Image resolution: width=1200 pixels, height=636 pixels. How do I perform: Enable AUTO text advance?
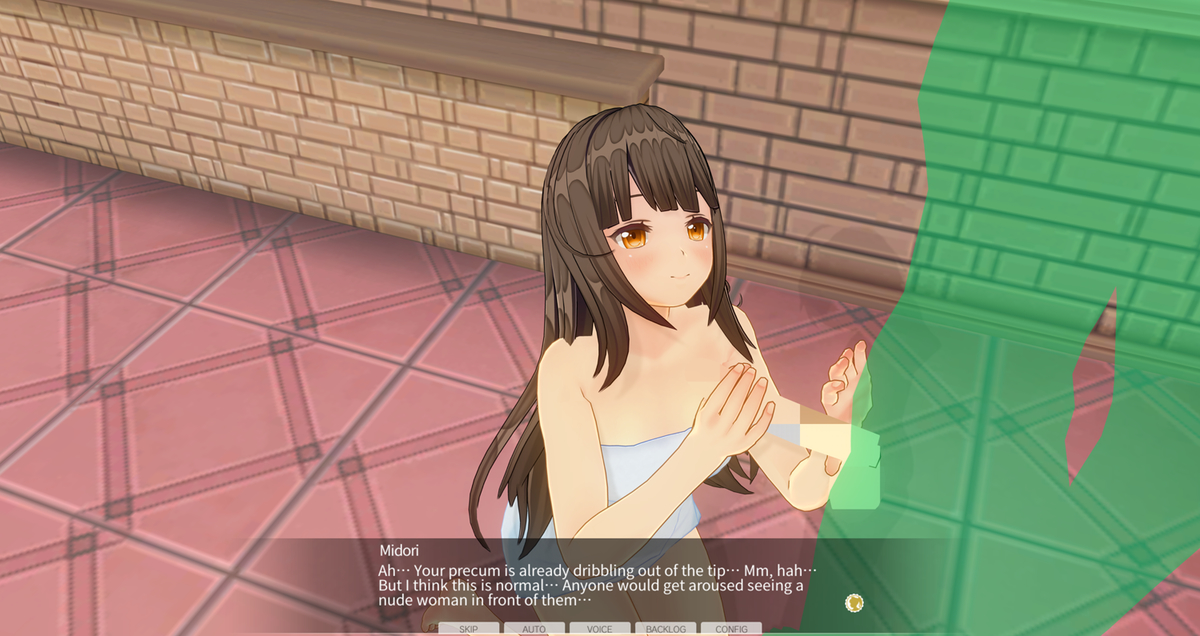click(x=534, y=629)
